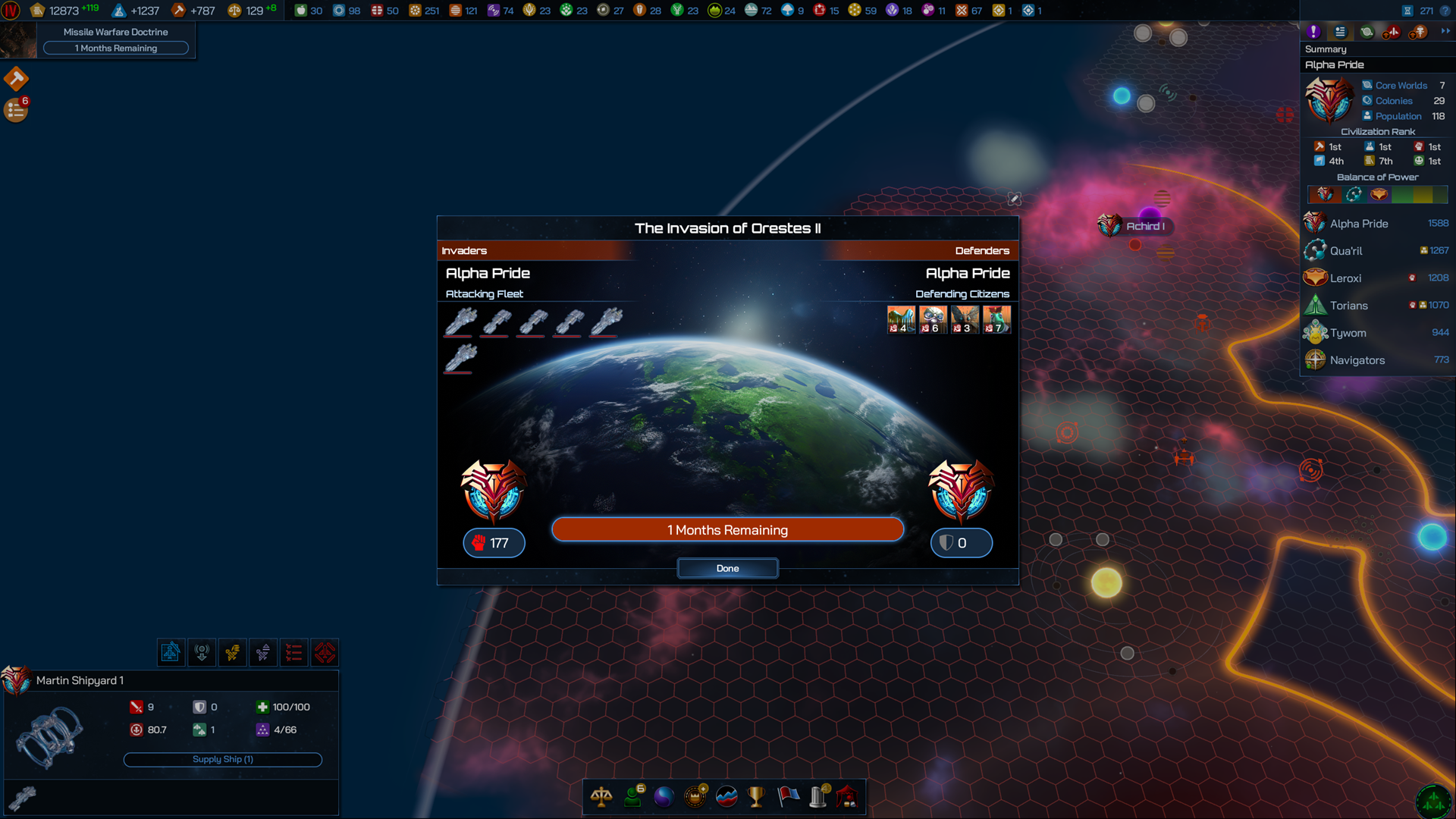Confirm invasion with the Done button
The width and height of the screenshot is (1456, 819).
(727, 568)
